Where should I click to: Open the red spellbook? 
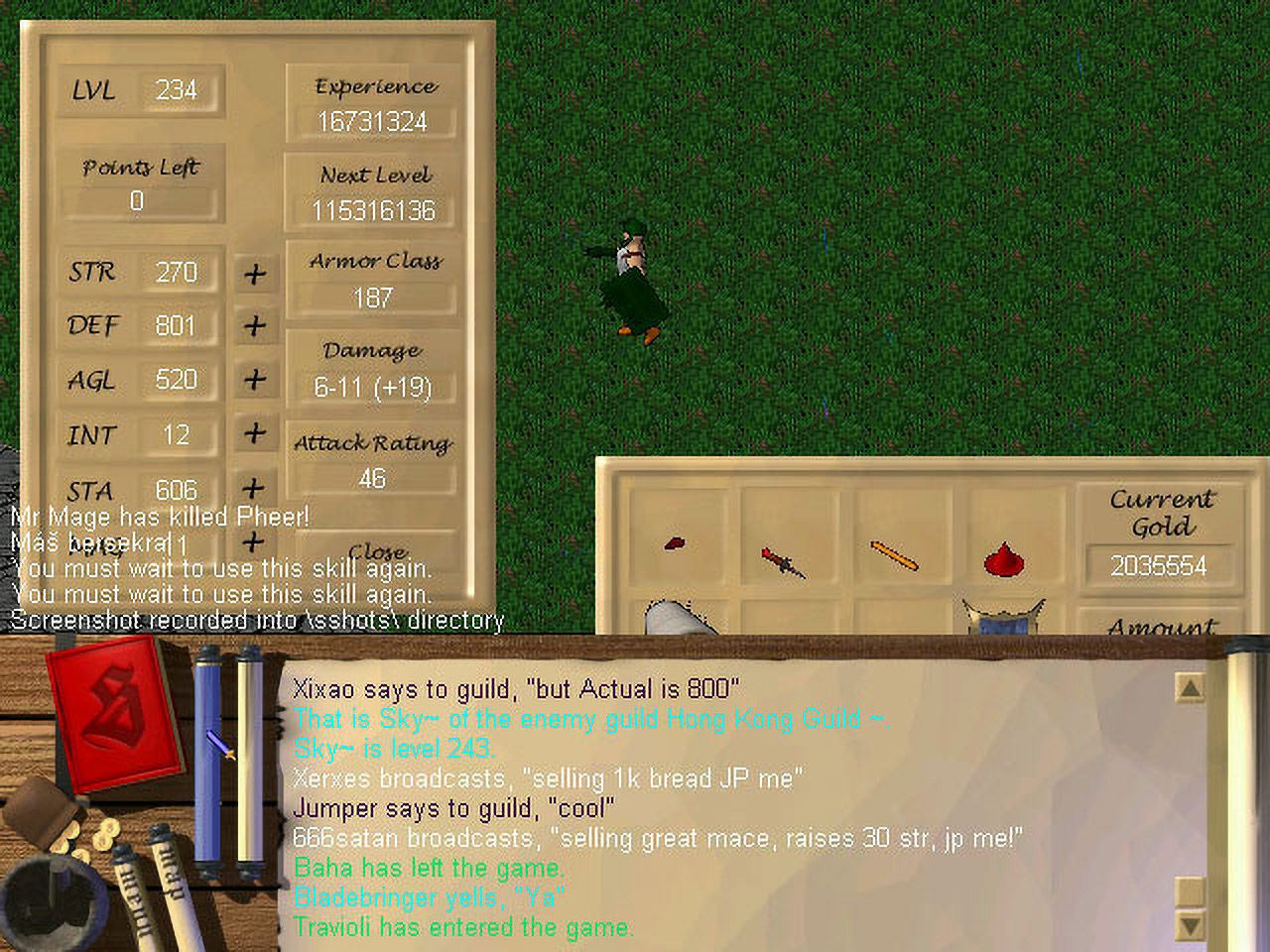pyautogui.click(x=114, y=709)
